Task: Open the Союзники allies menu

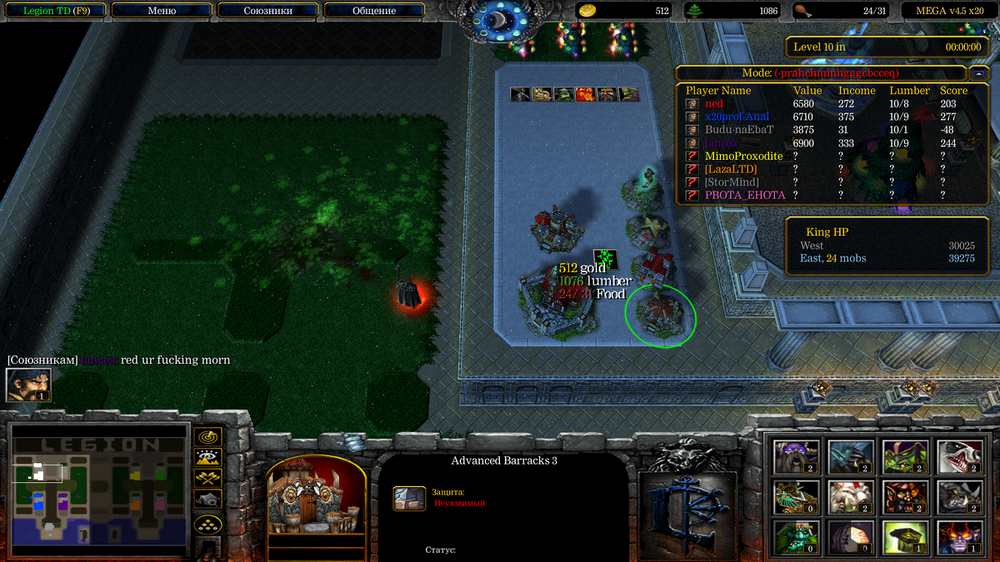Action: tap(268, 11)
